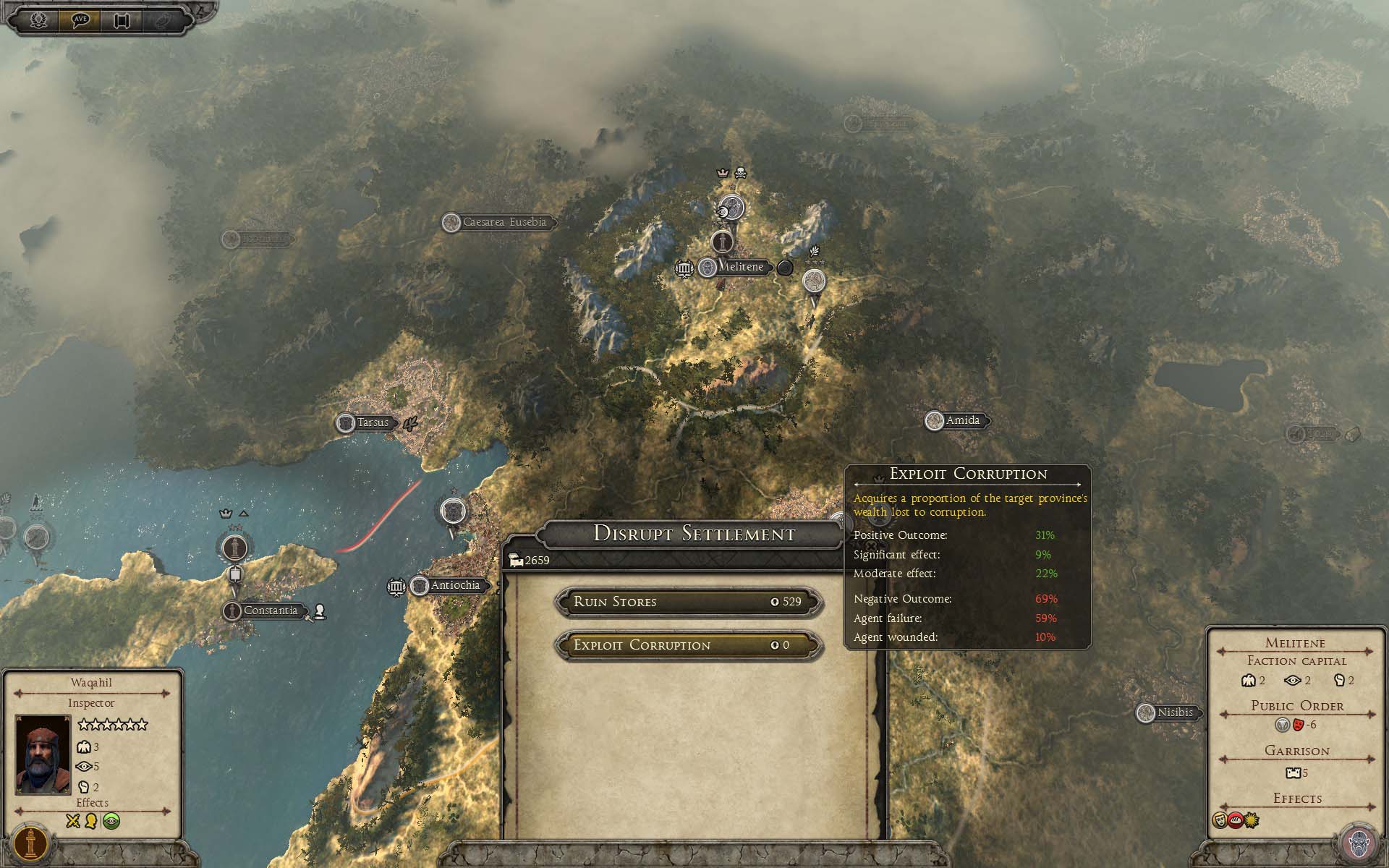Select the Melitene settlement label
Screen dimensions: 1389x868
coord(741,267)
